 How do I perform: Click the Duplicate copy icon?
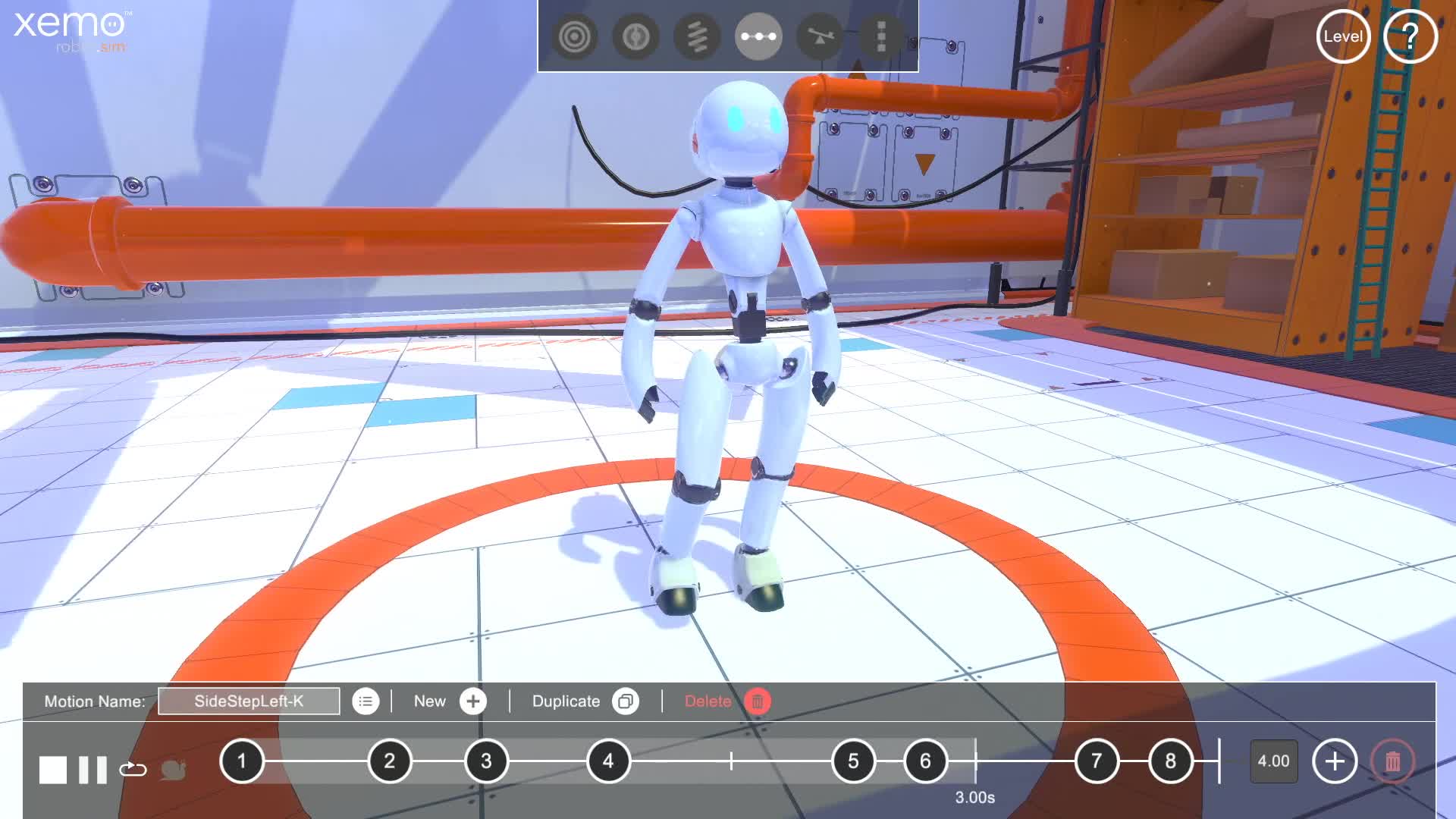click(625, 701)
